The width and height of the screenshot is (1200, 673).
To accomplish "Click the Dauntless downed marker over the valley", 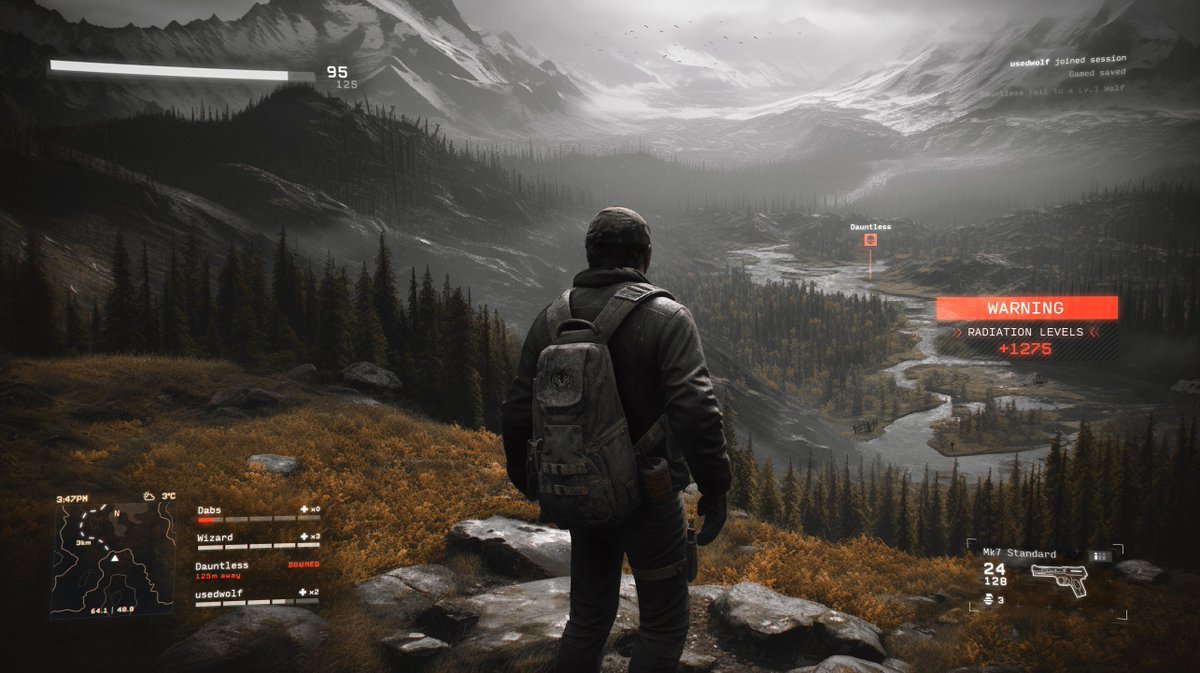I will (870, 240).
